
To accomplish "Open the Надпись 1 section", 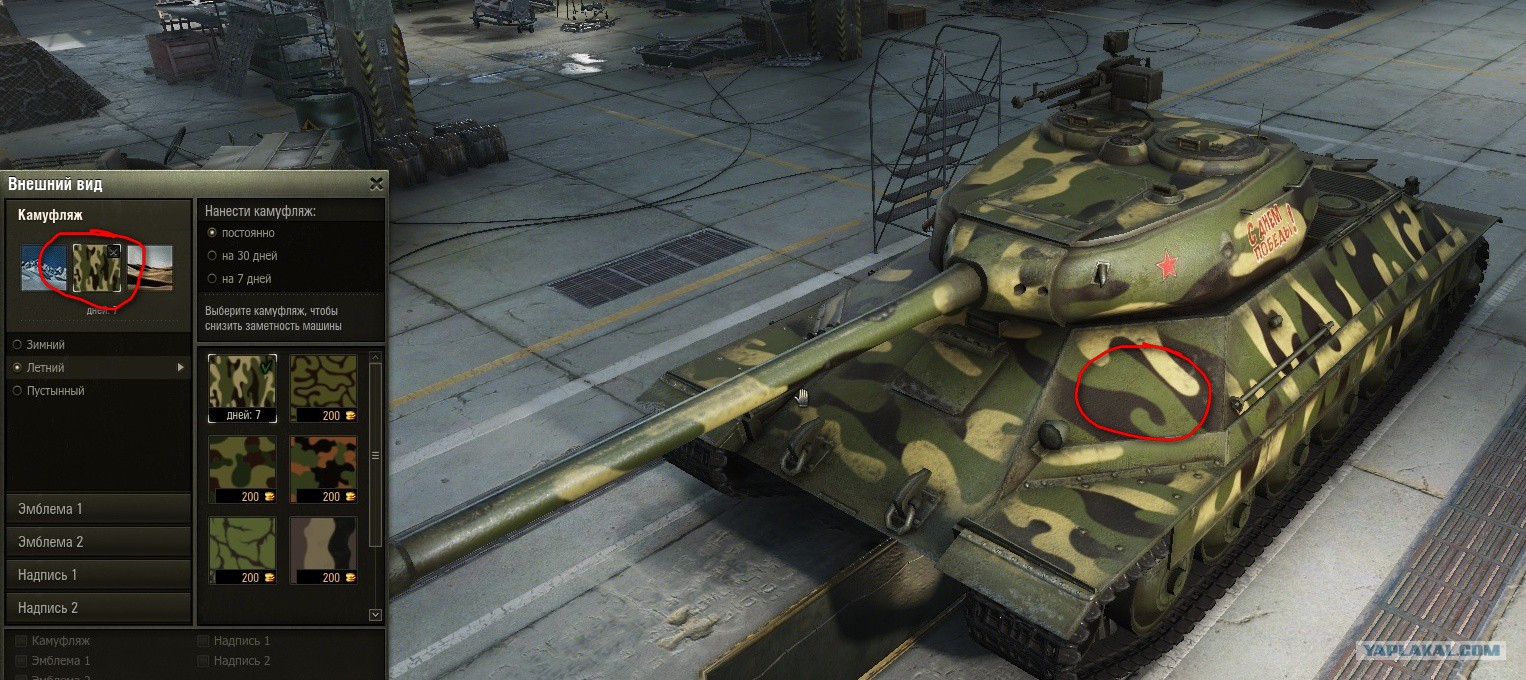I will coord(97,575).
